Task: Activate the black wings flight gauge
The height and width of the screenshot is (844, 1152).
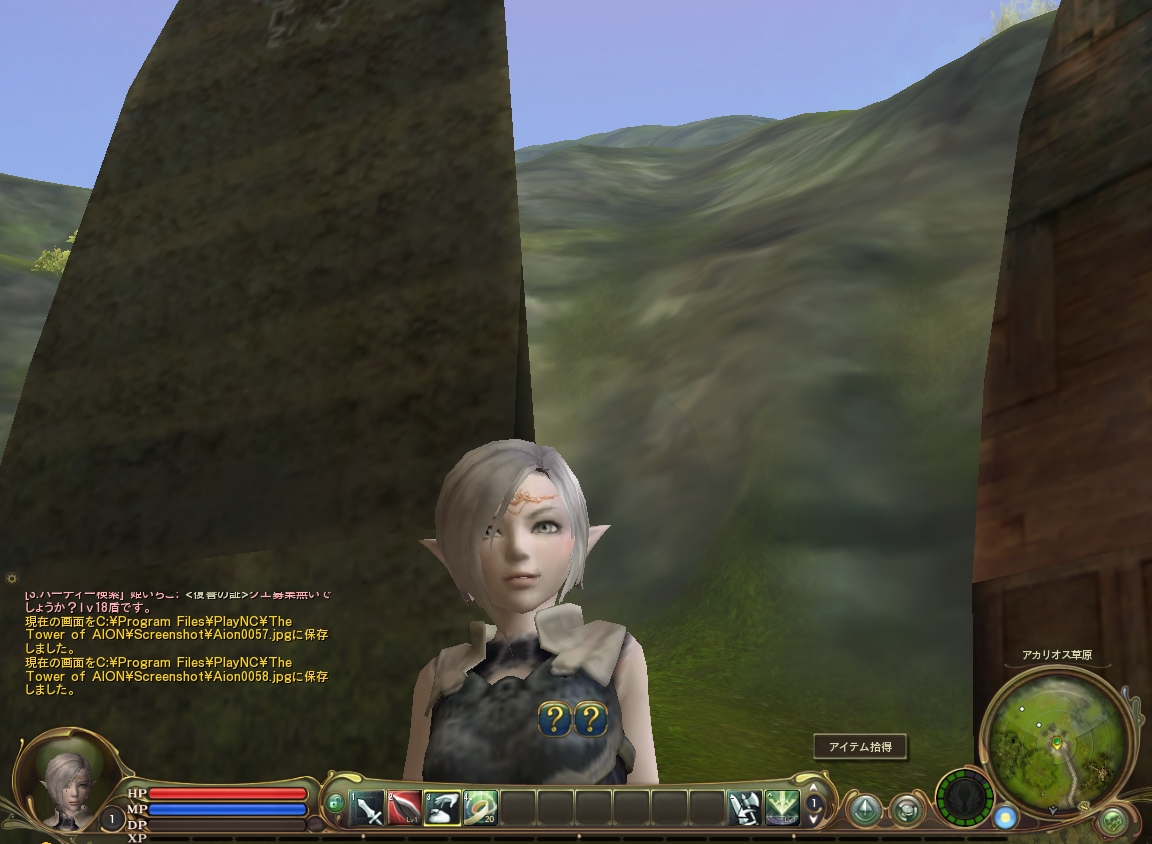Action: (964, 798)
